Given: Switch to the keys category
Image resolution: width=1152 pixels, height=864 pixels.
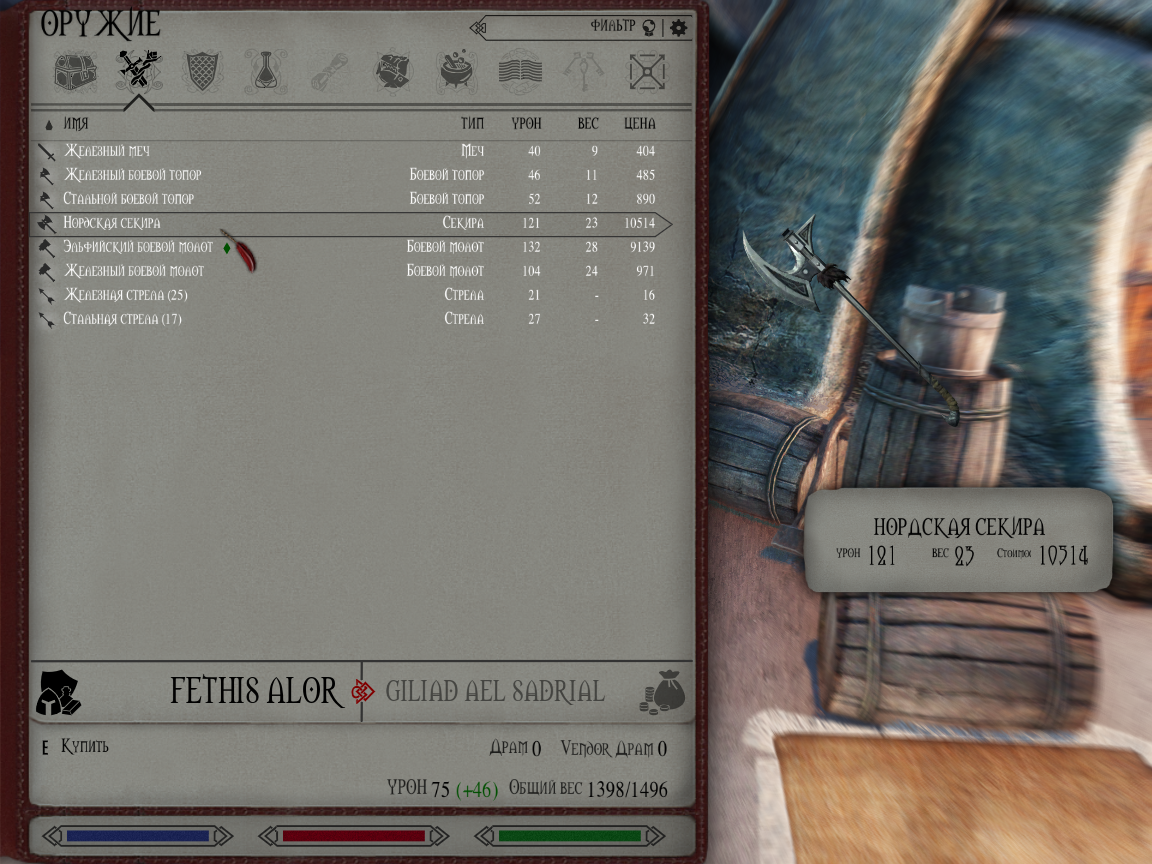Looking at the screenshot, I should coord(584,71).
